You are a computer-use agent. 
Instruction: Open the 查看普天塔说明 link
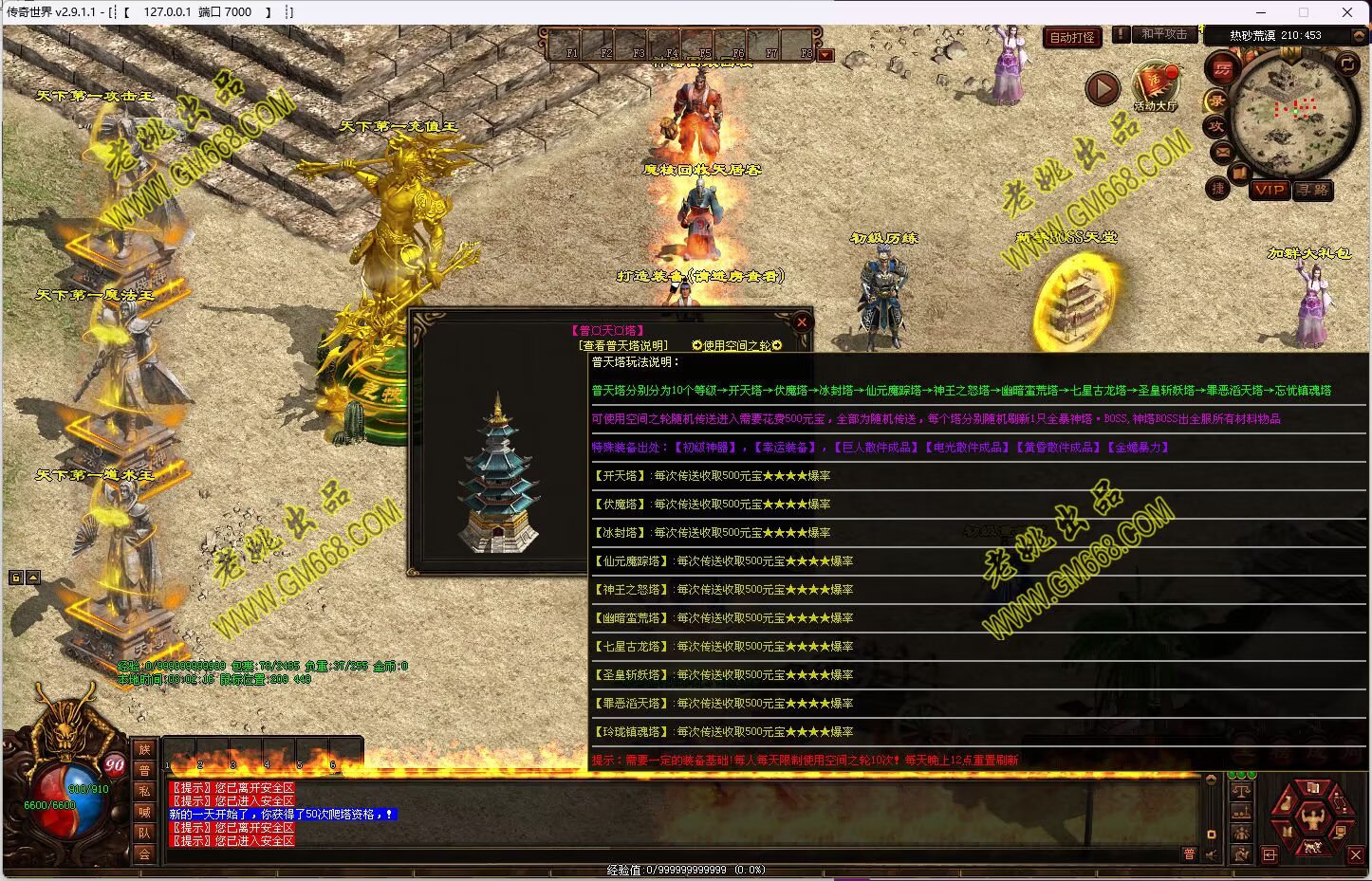point(624,346)
